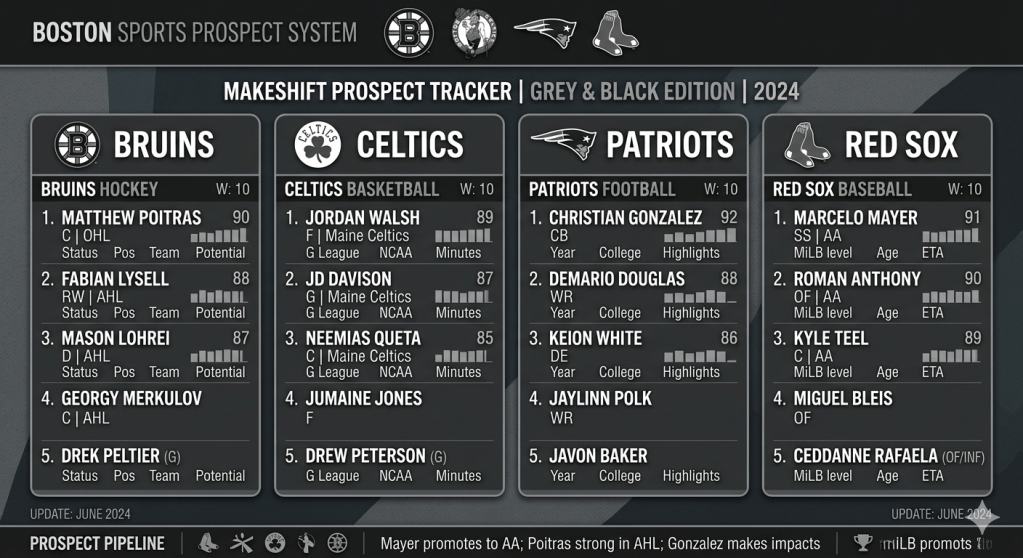Open the Georgy Merkulov prospect row
The image size is (1023, 558).
pos(144,408)
